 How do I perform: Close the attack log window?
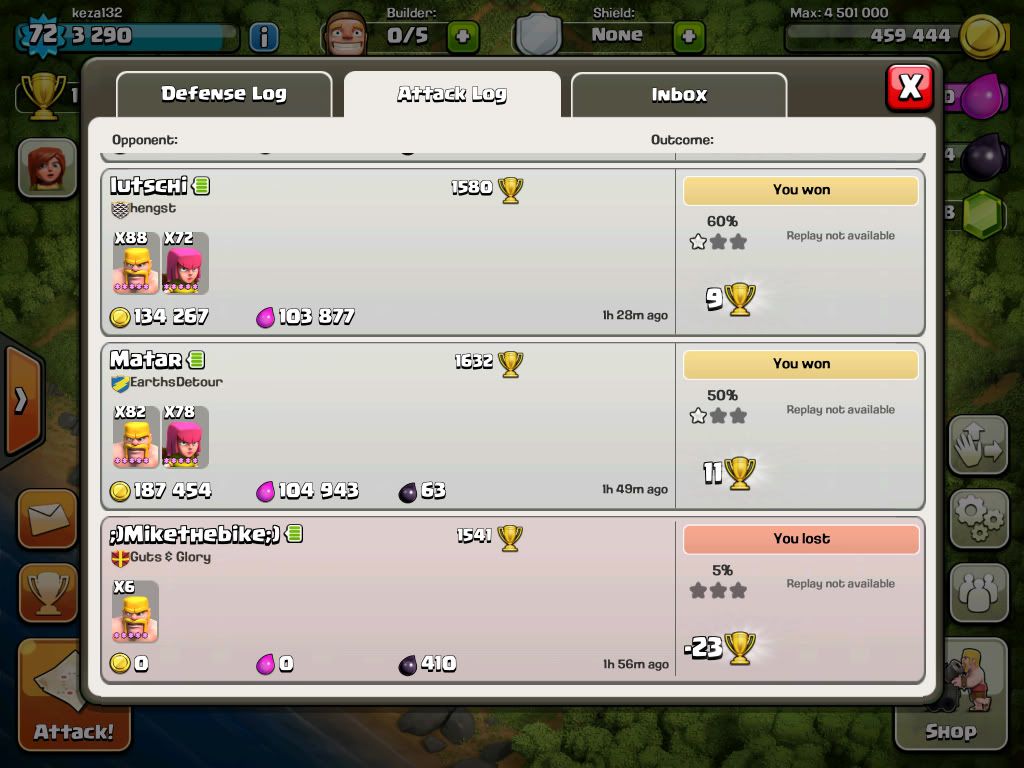tap(909, 88)
